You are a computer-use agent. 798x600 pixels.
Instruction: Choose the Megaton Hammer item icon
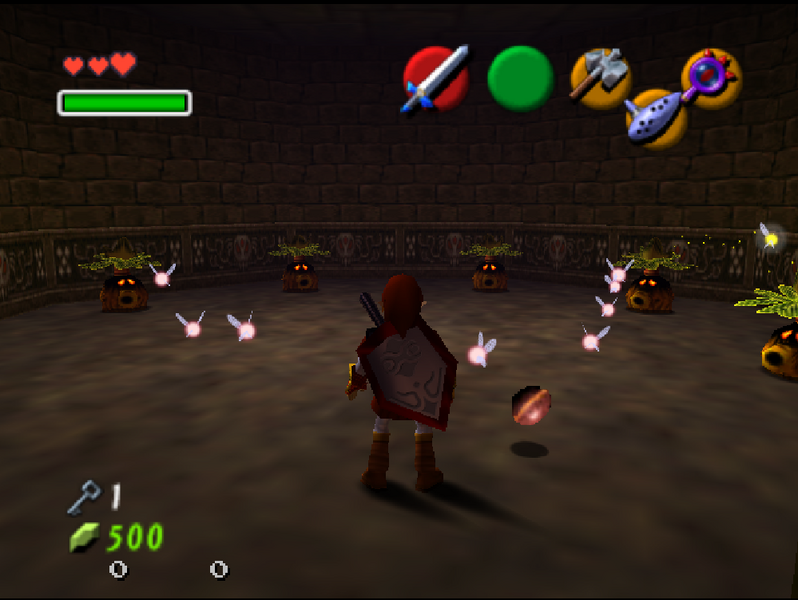[600, 76]
